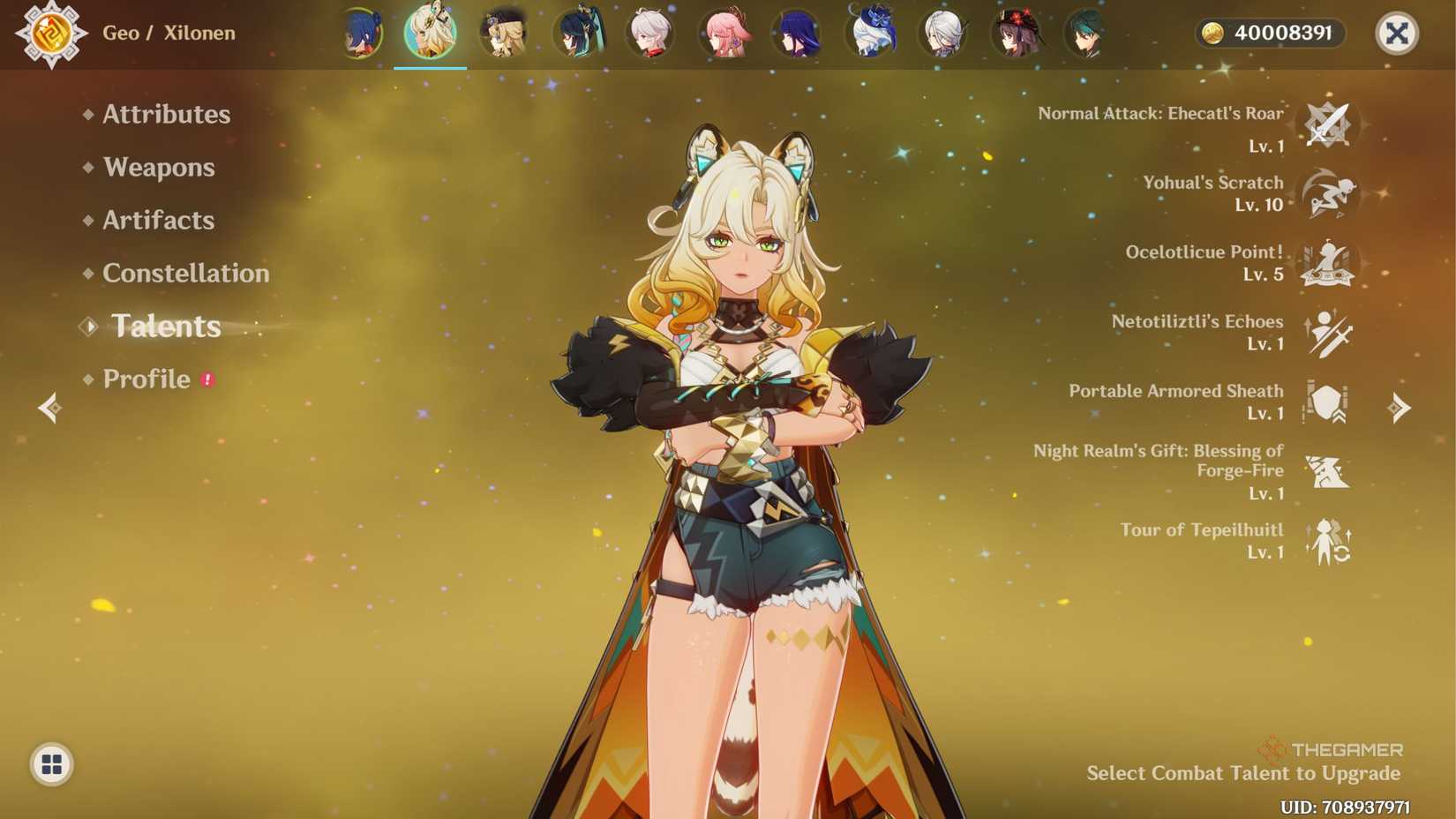1456x819 pixels.
Task: Click the Mora coin icon near the balance
Action: (x=1214, y=34)
